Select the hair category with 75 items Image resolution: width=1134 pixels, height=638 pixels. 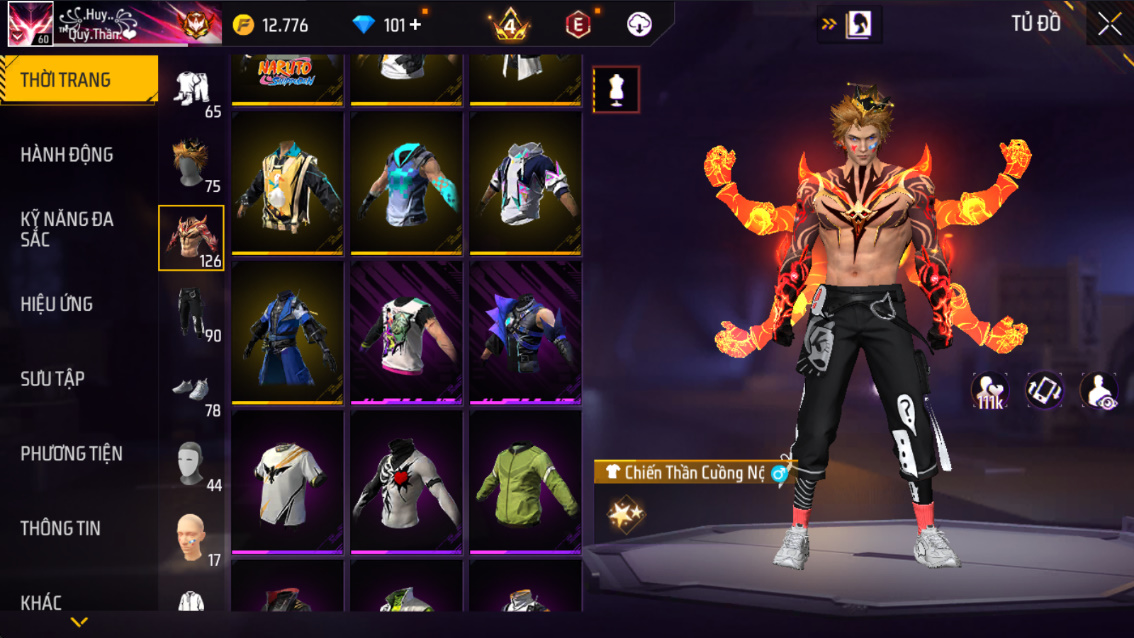pyautogui.click(x=192, y=163)
